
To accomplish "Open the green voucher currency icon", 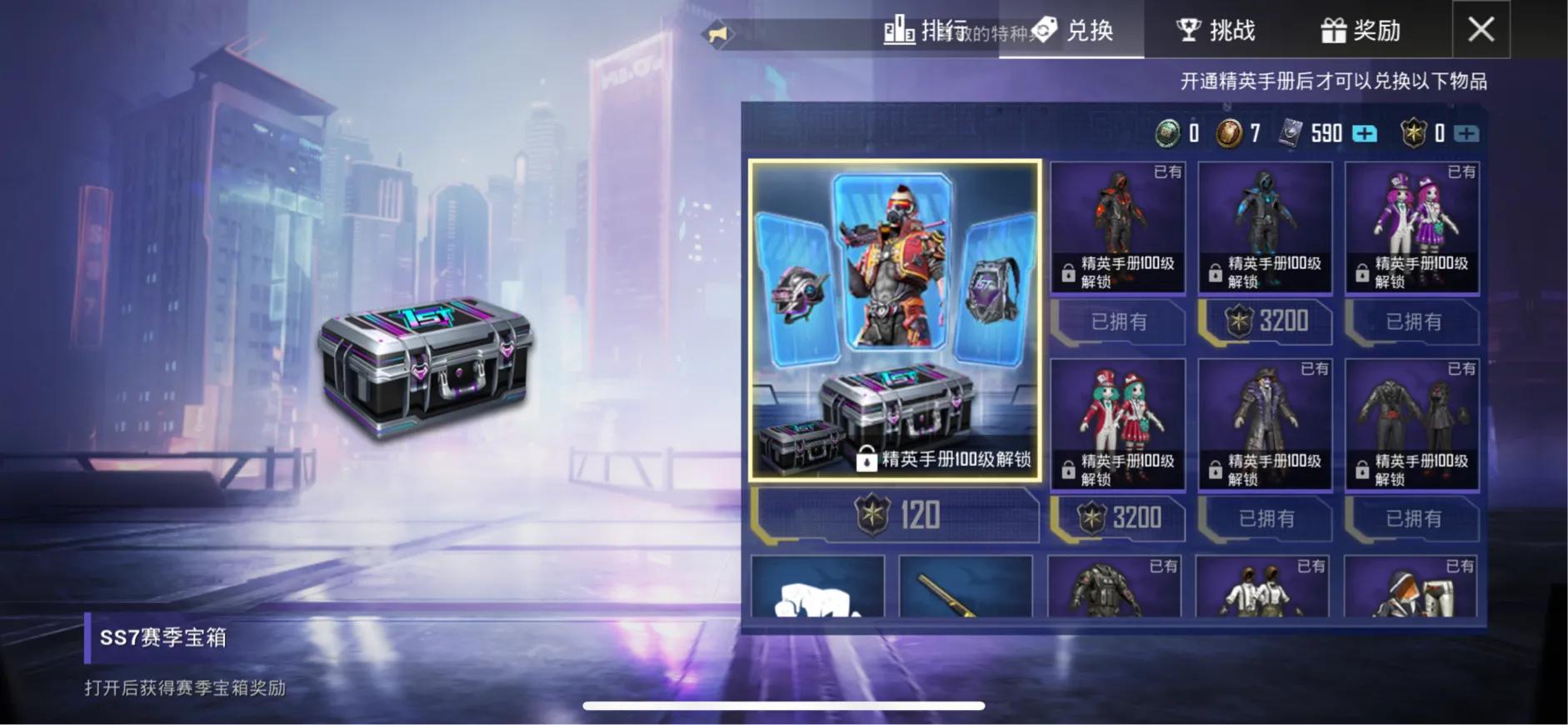I will (x=1167, y=133).
